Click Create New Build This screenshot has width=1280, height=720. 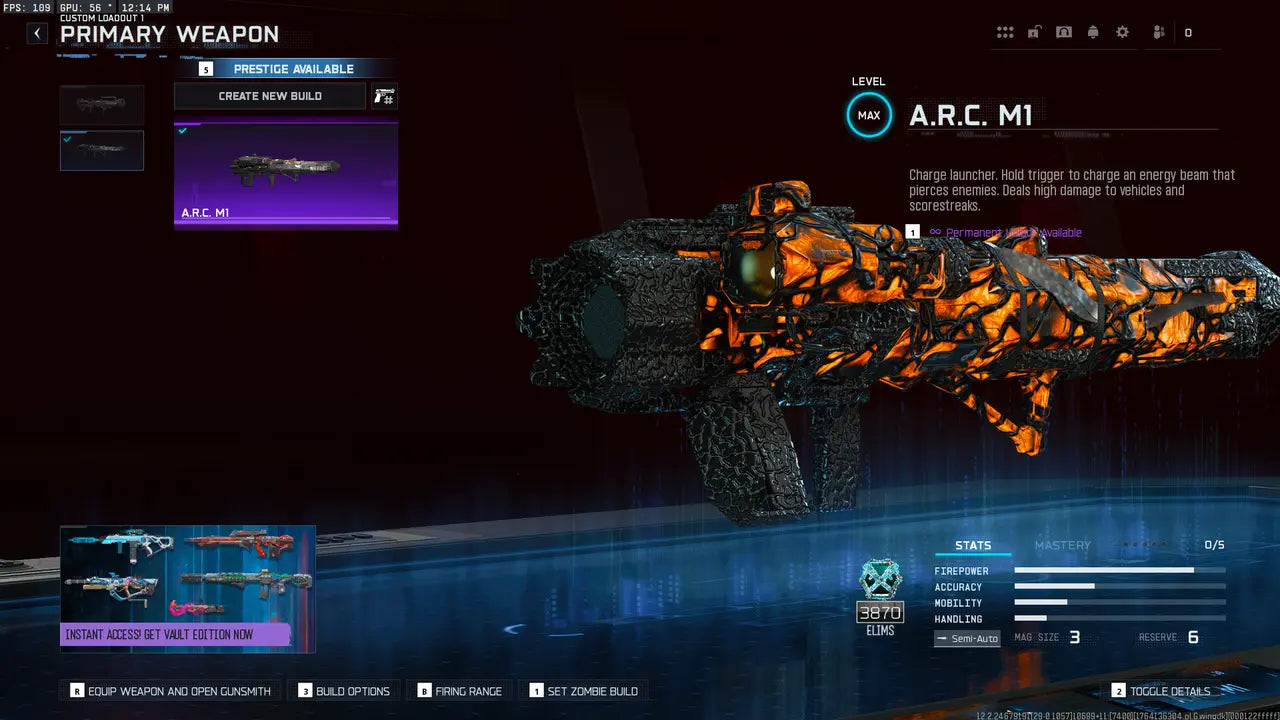pyautogui.click(x=270, y=96)
